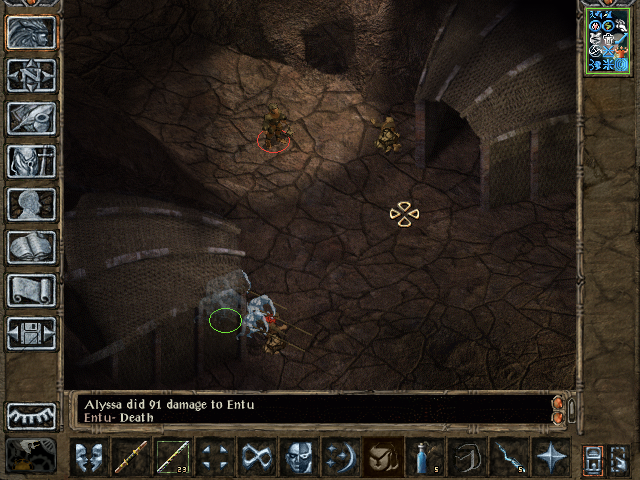Show the character record with the bust button

click(x=31, y=204)
